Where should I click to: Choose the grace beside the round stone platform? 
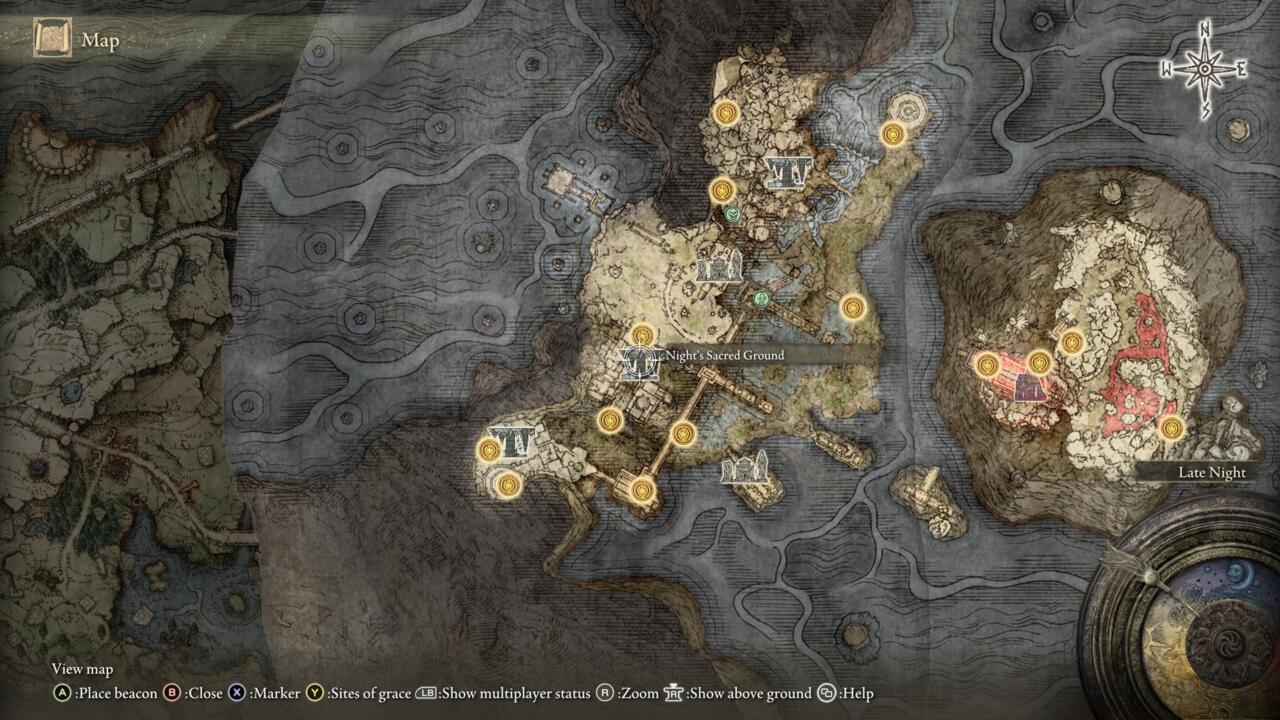[x=893, y=133]
